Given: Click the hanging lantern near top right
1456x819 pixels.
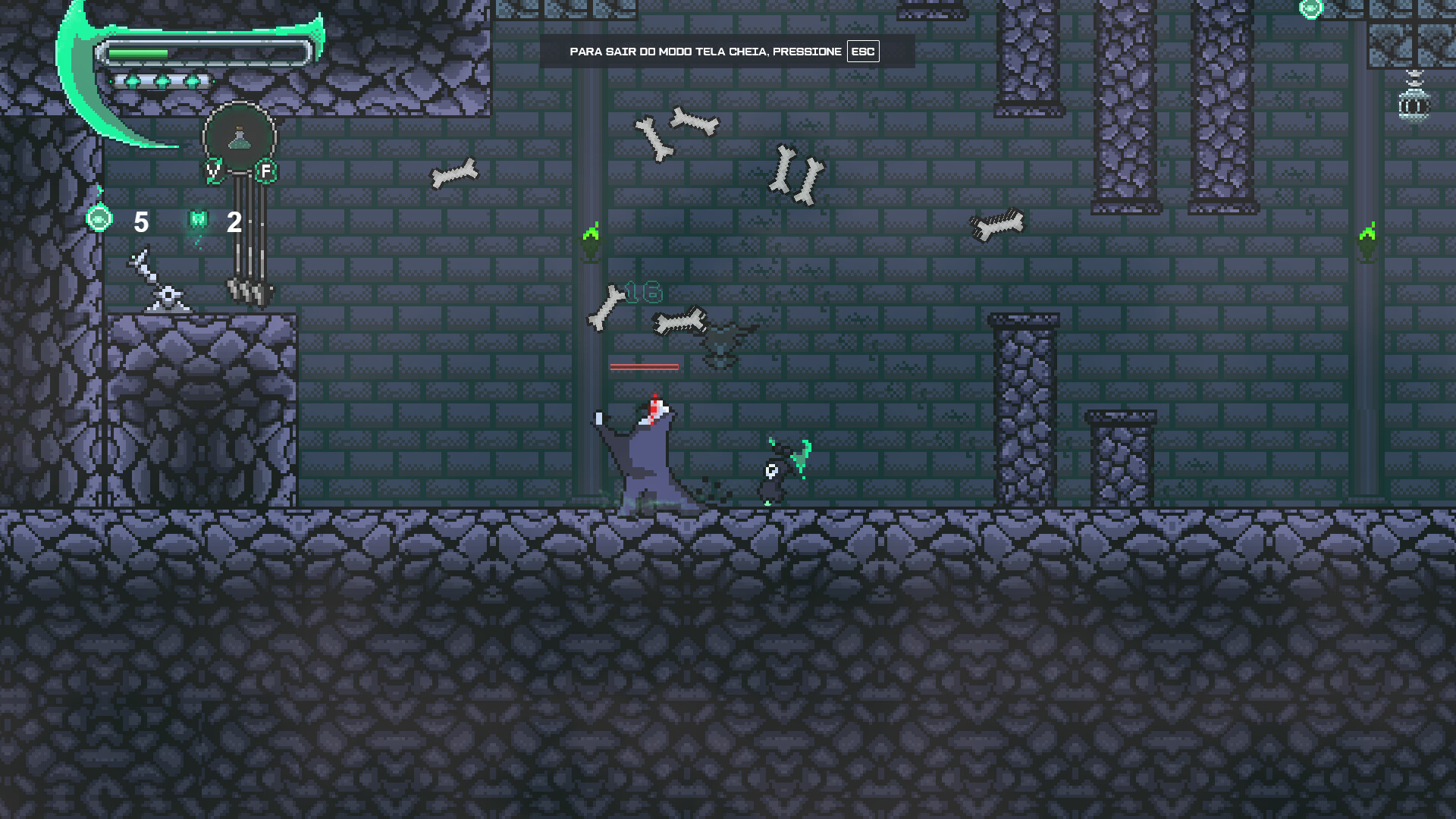Looking at the screenshot, I should (1412, 106).
